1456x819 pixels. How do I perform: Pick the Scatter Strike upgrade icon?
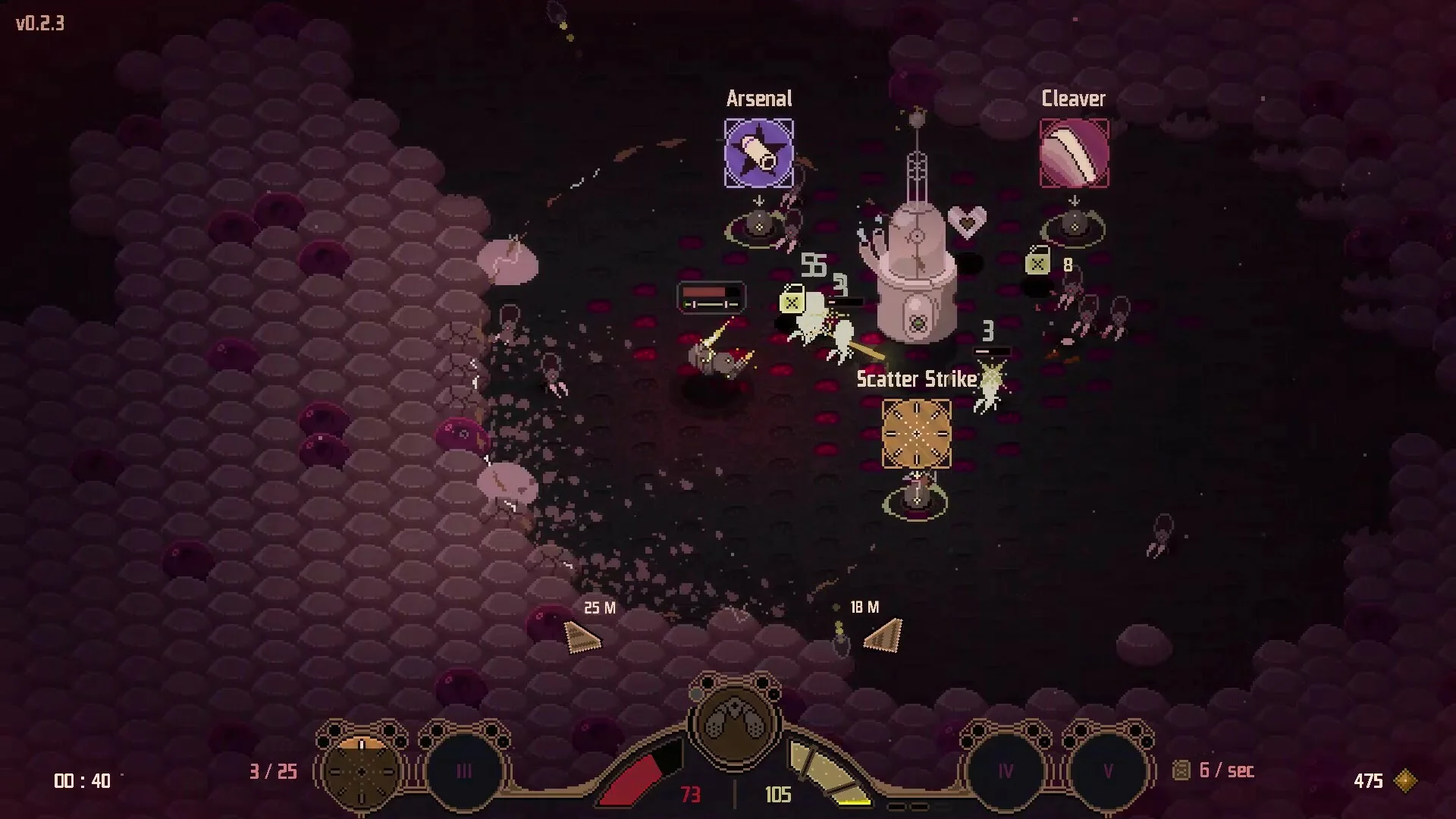916,434
